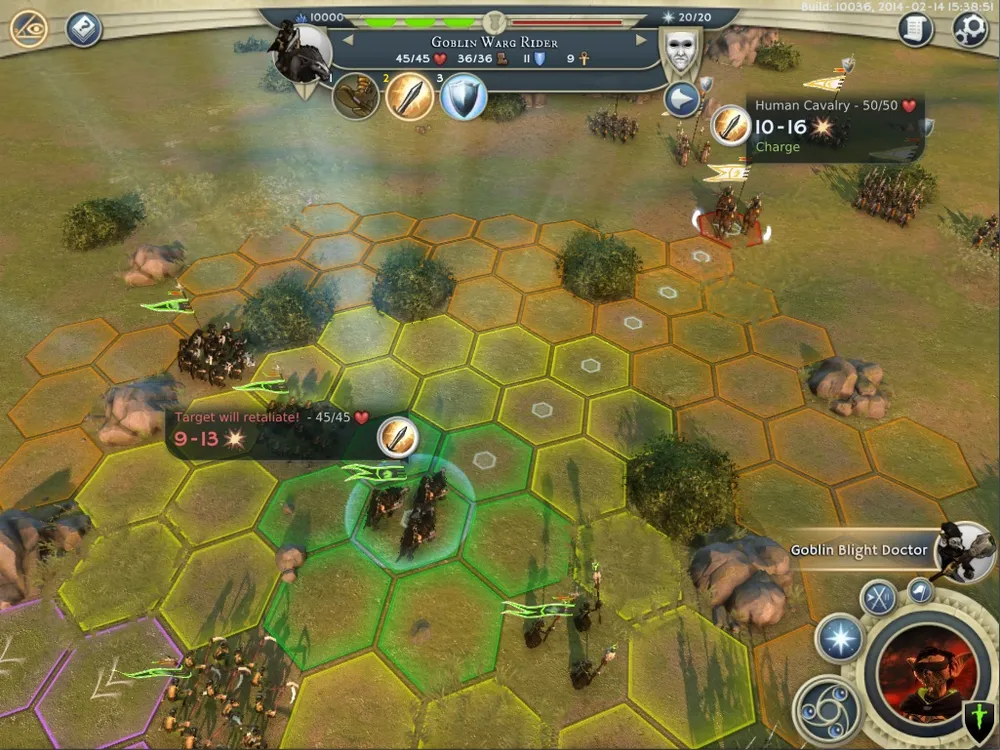Toggle the line-of-sight eye button
Image resolution: width=1000 pixels, height=750 pixels.
29,29
